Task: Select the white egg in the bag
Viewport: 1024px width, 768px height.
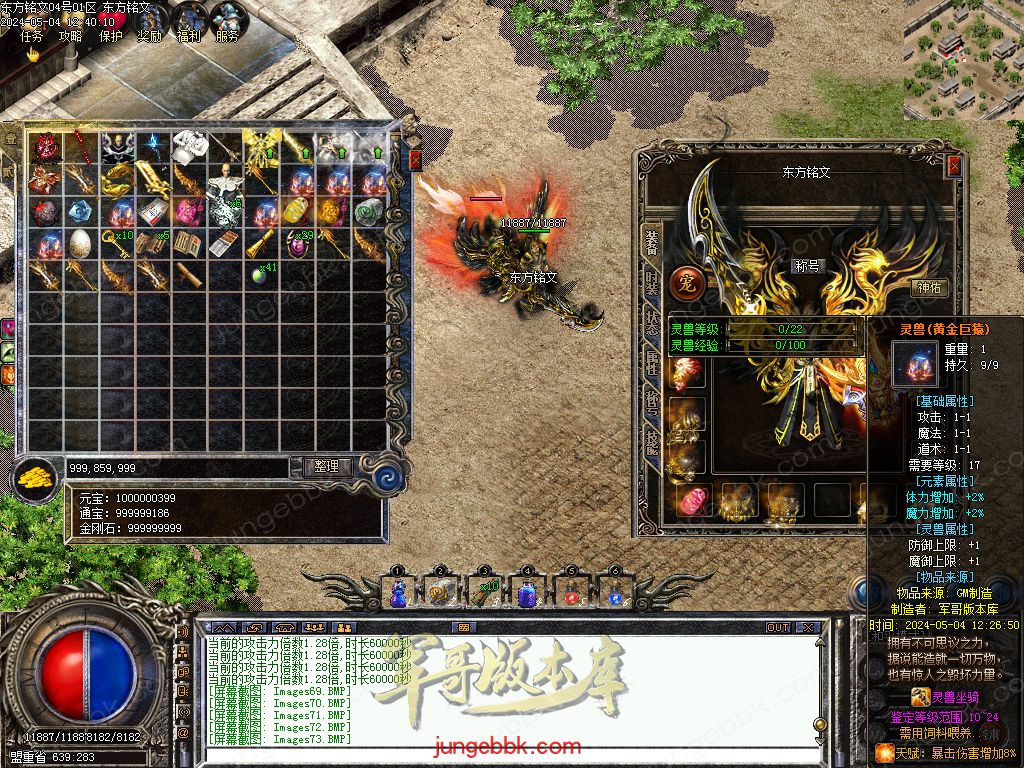Action: click(80, 244)
